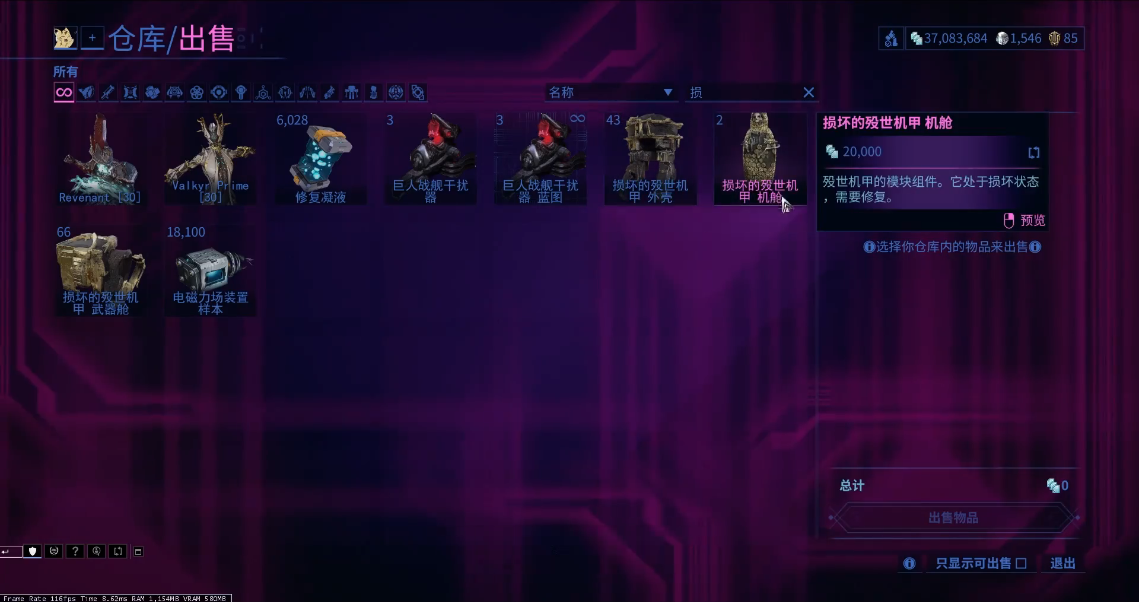
Task: Clear the search box with the X
Action: click(809, 92)
